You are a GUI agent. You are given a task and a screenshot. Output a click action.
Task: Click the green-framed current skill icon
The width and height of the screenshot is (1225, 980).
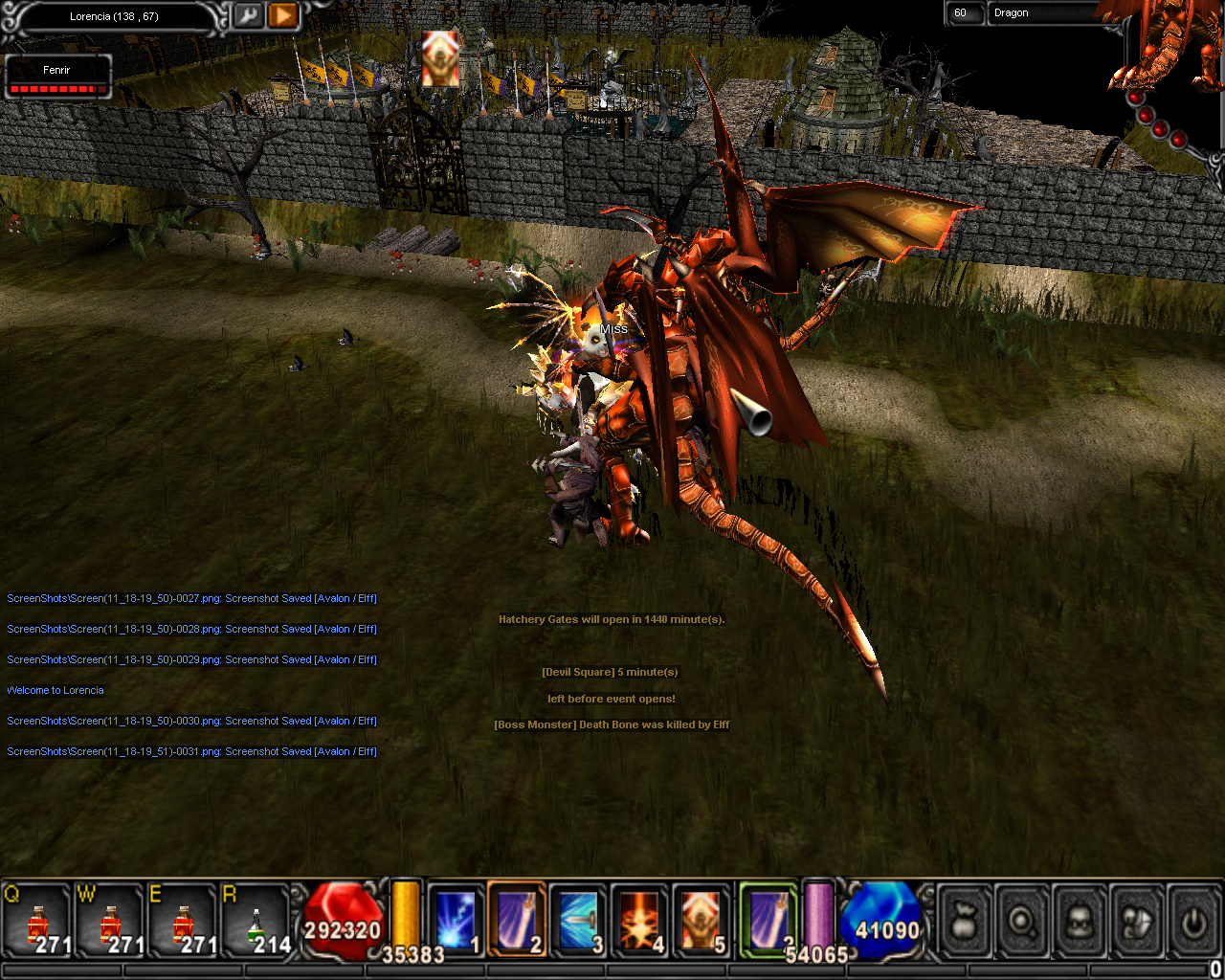[x=768, y=919]
